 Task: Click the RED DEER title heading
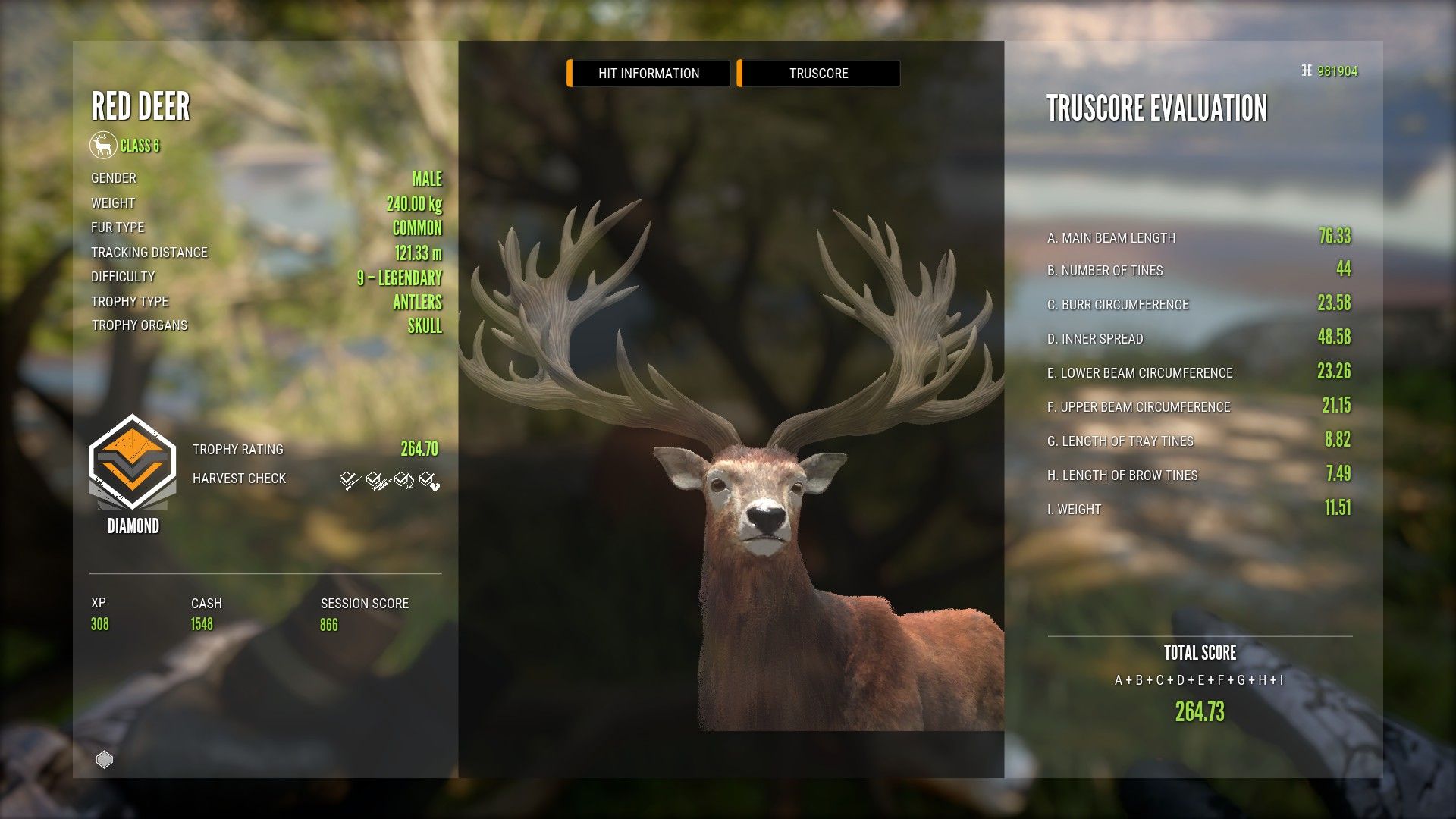(140, 108)
